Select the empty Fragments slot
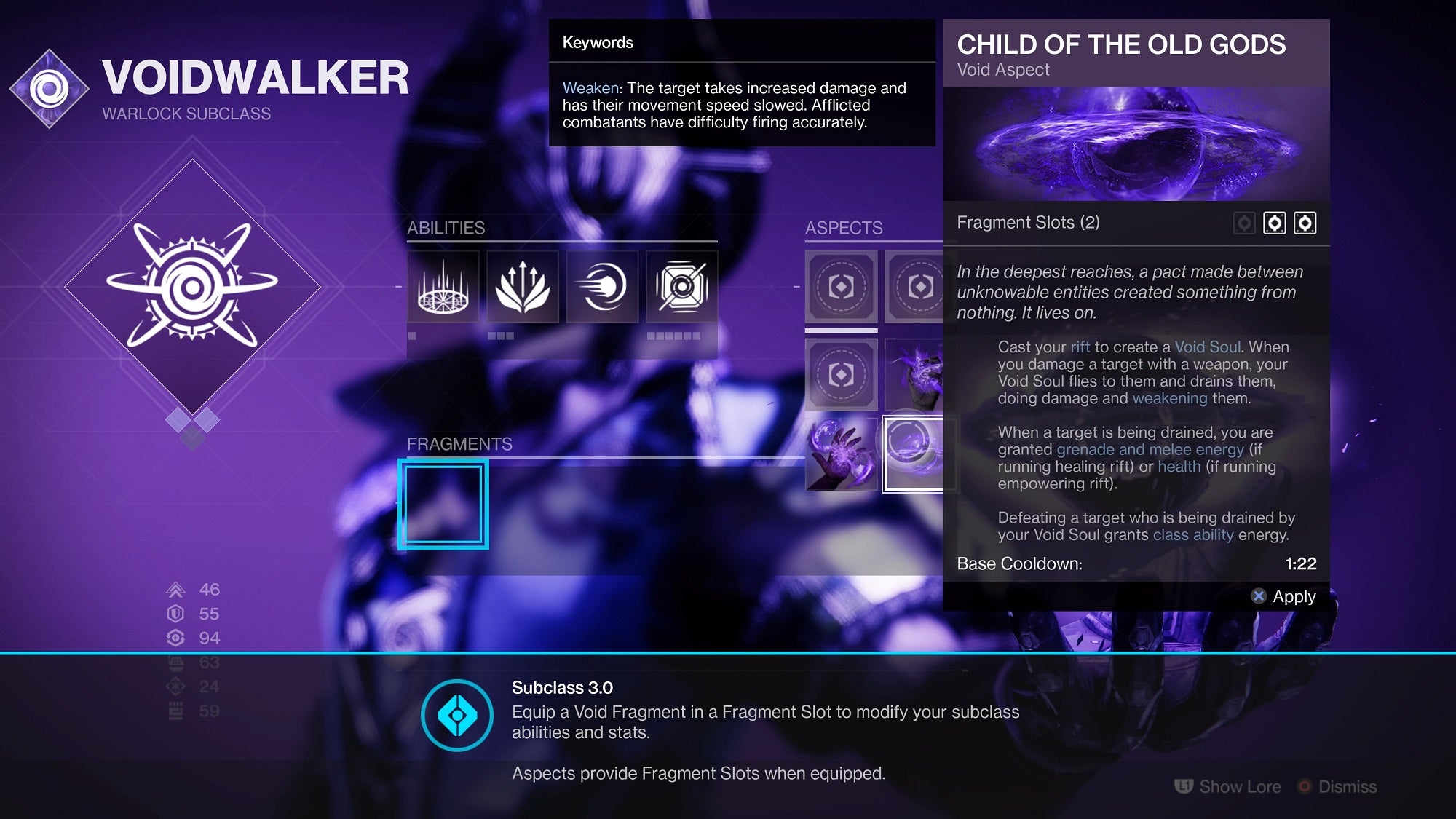Screen dimensions: 1456x819 point(443,504)
